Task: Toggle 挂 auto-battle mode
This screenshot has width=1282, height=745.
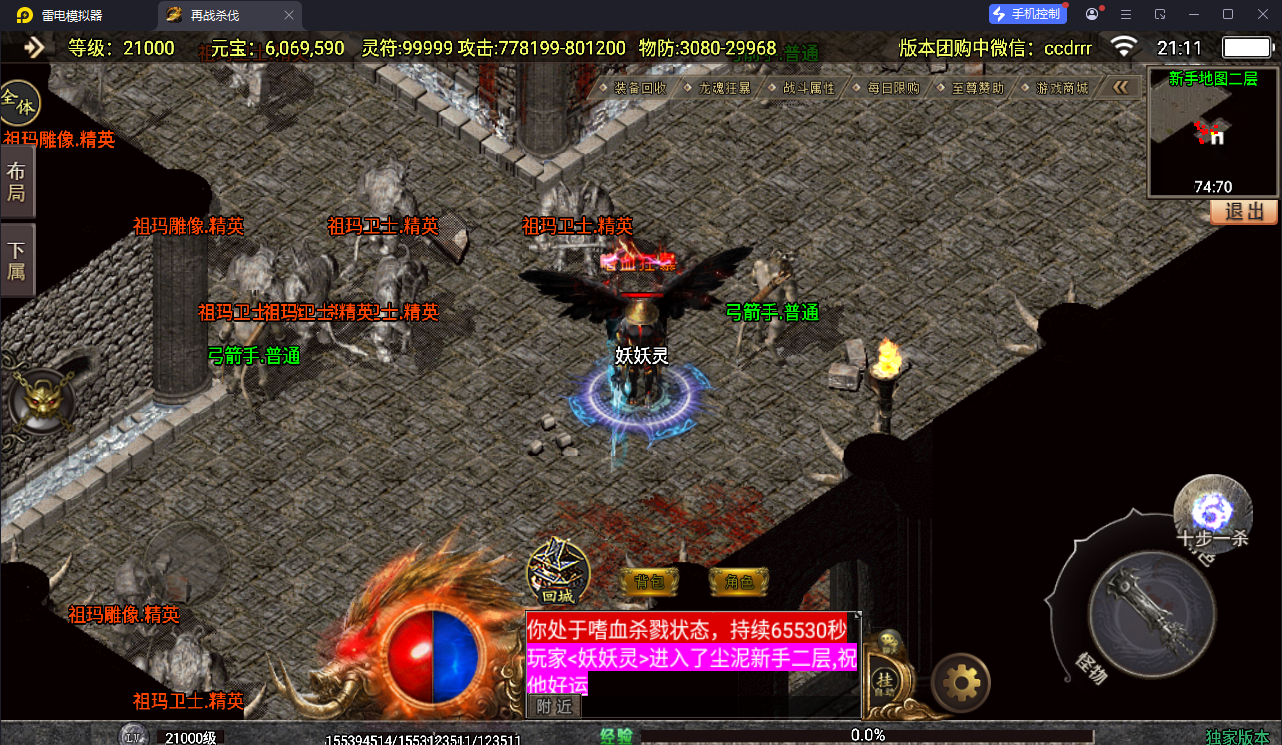Action: tap(884, 681)
